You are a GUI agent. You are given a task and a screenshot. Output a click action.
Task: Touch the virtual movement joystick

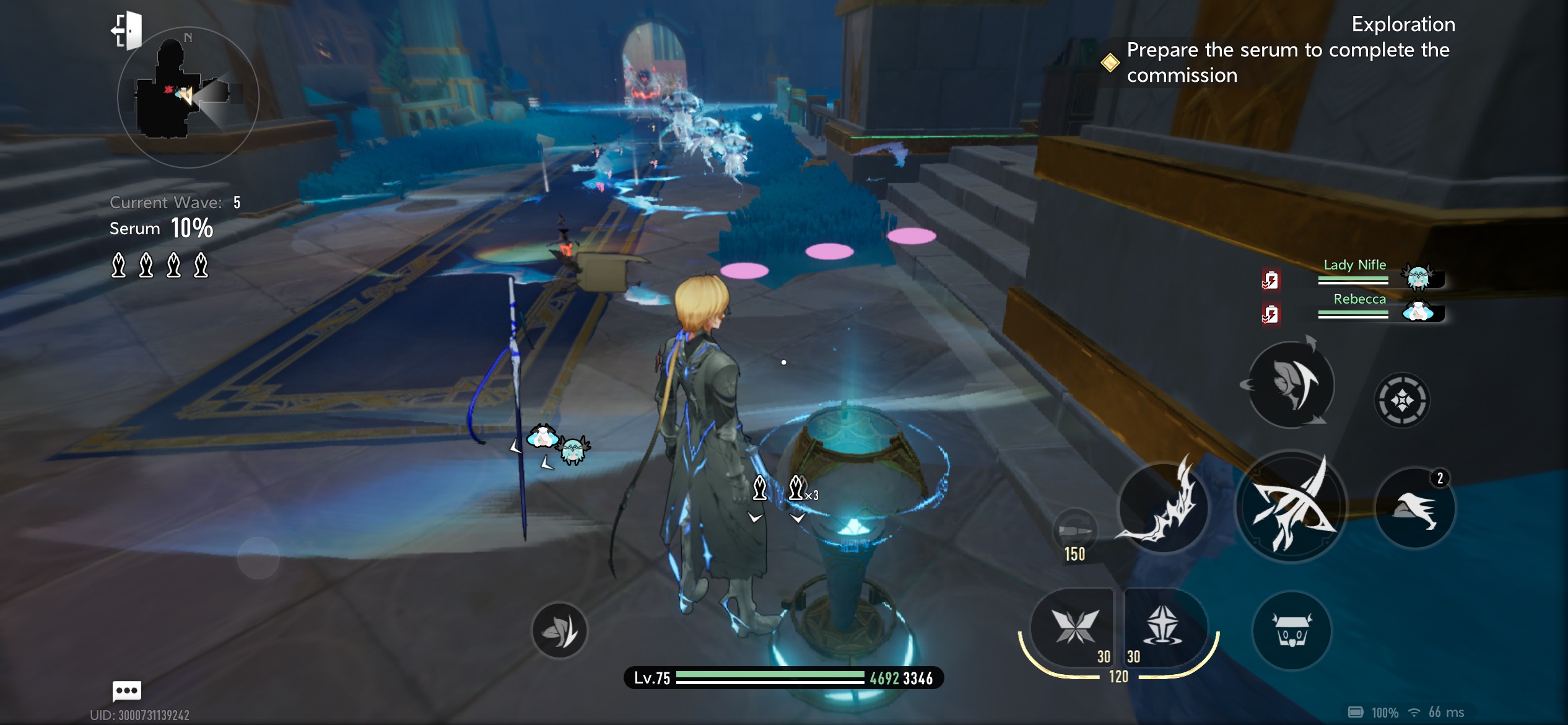tap(258, 558)
